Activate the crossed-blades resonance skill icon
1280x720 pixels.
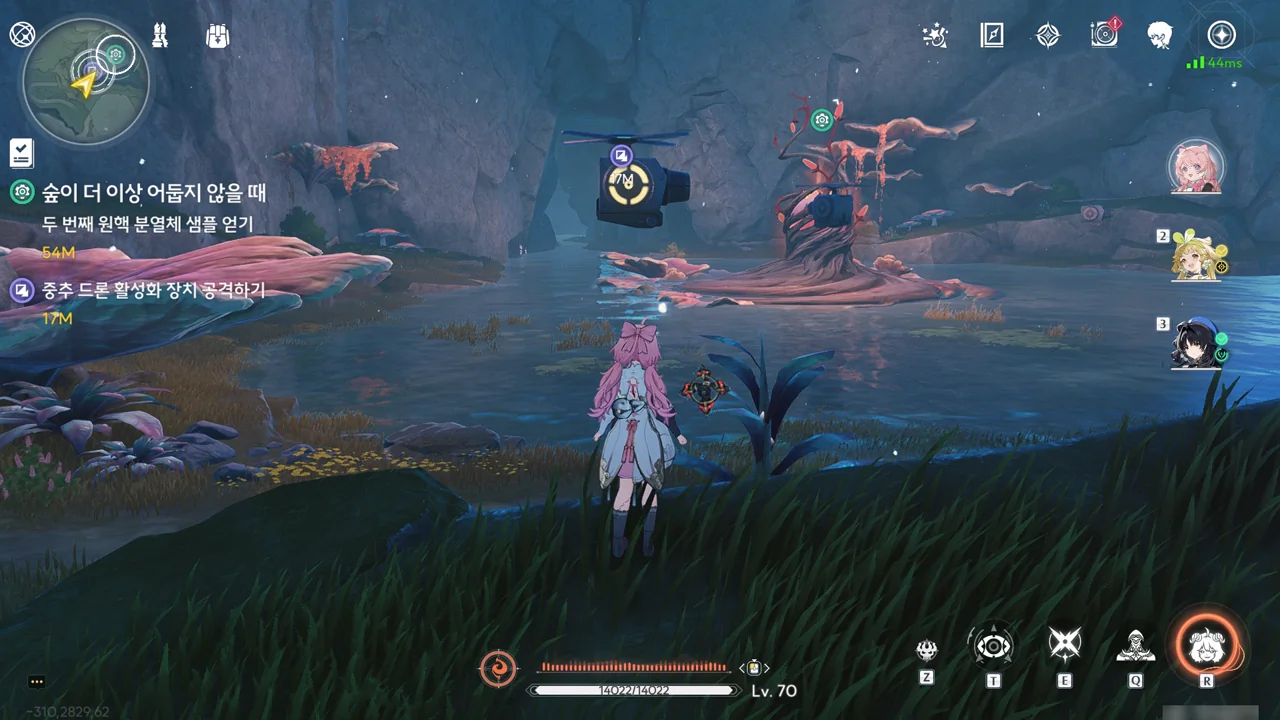[1064, 645]
